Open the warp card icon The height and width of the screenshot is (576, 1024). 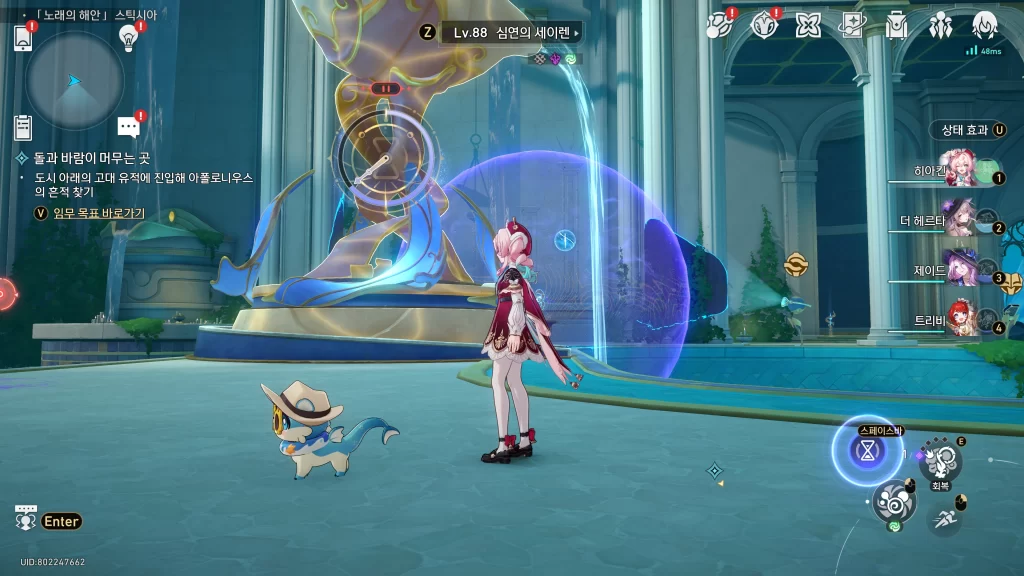(x=852, y=26)
